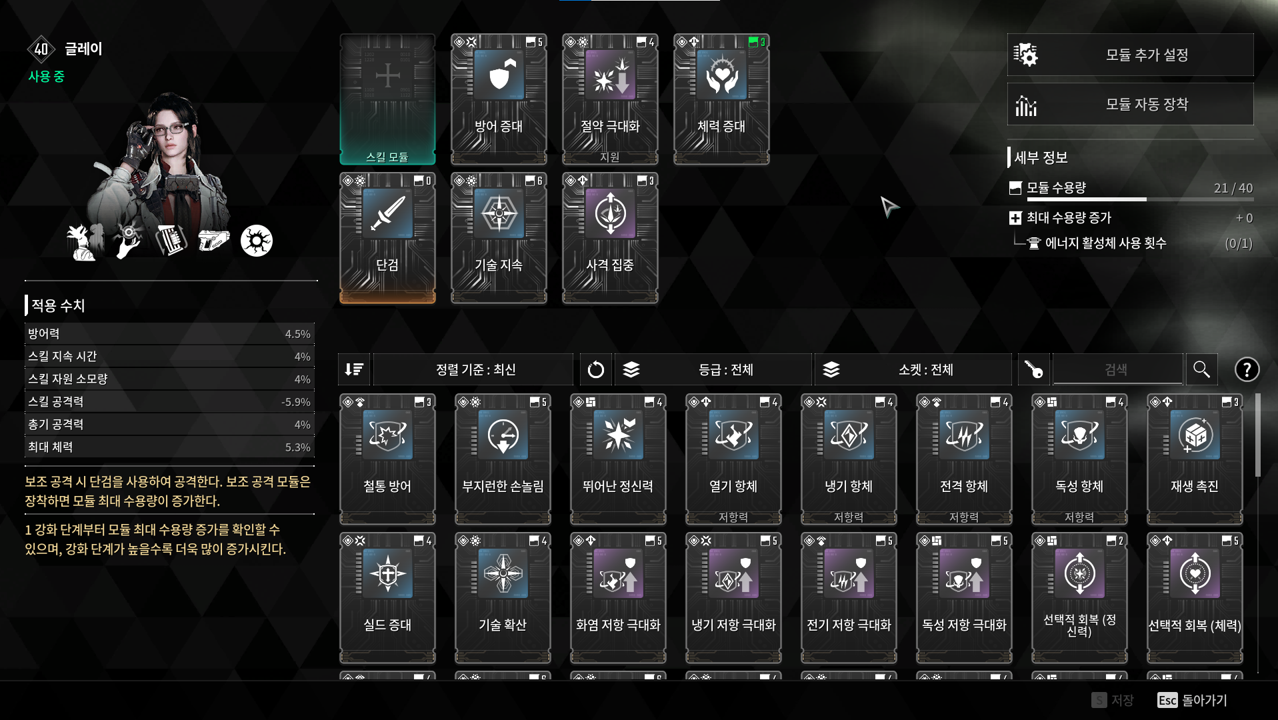Click 돌아가기 to go back

1193,700
